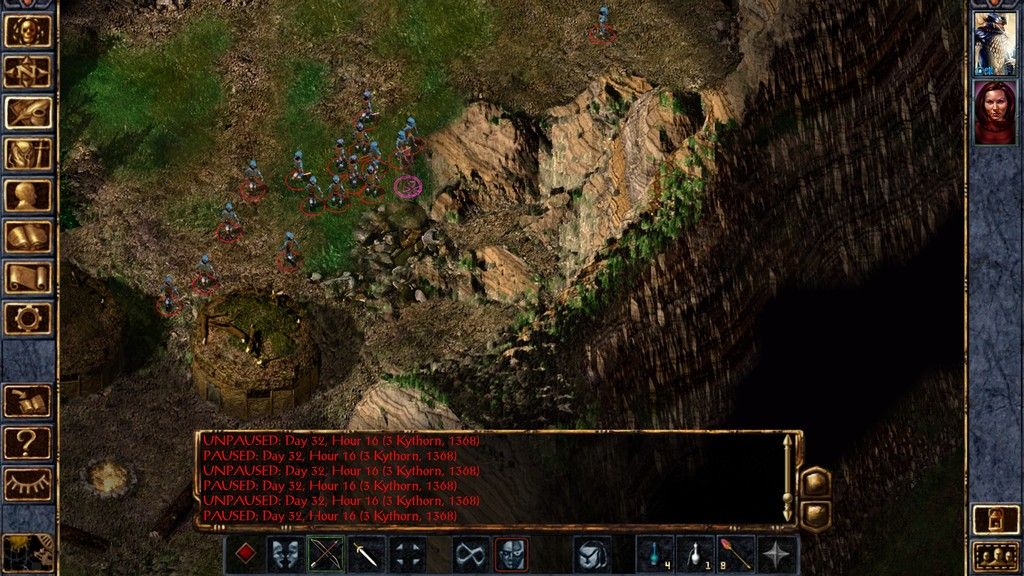Click the red diamond guard button

pyautogui.click(x=245, y=553)
